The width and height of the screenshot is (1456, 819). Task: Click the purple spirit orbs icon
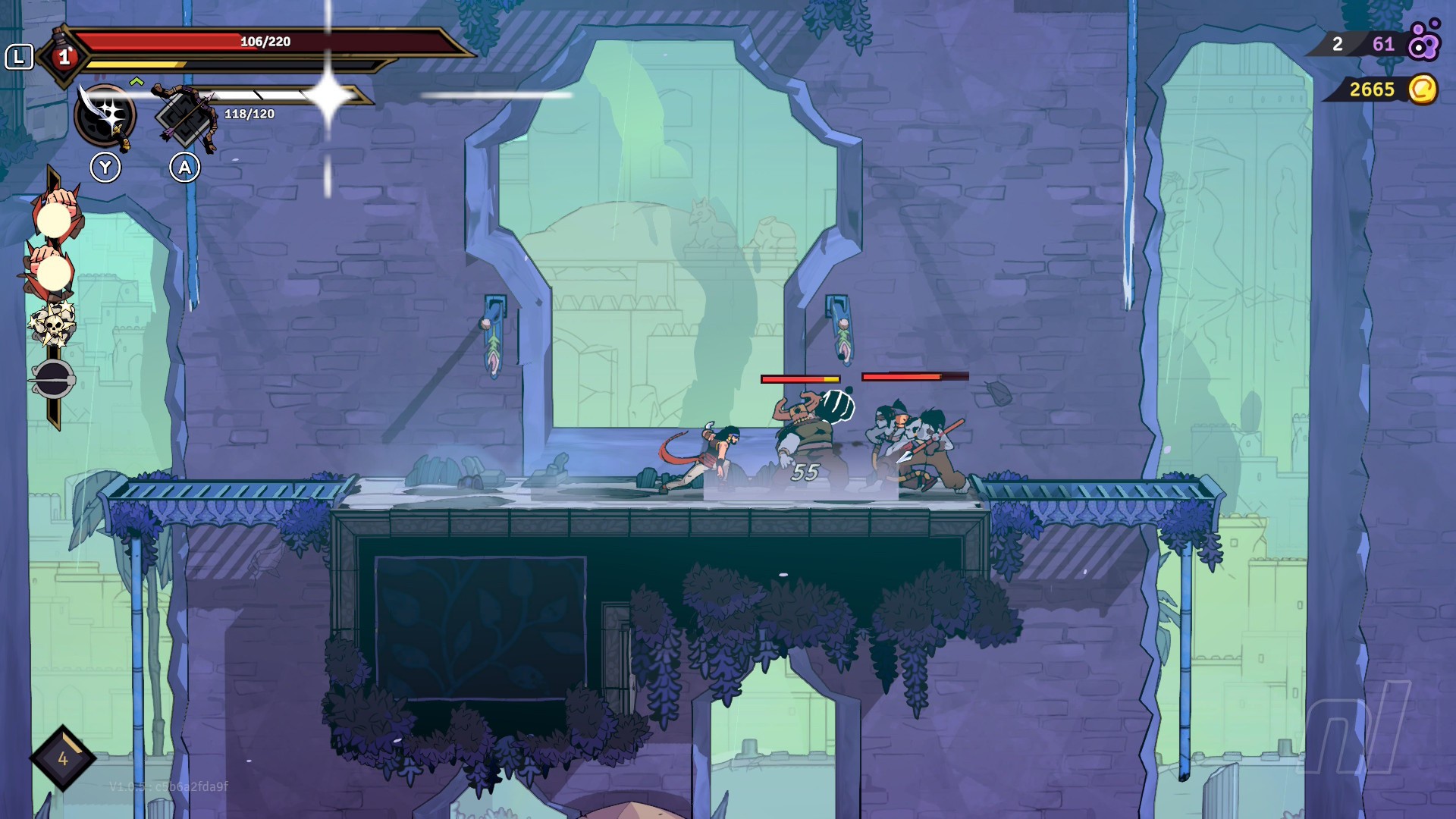click(1423, 42)
